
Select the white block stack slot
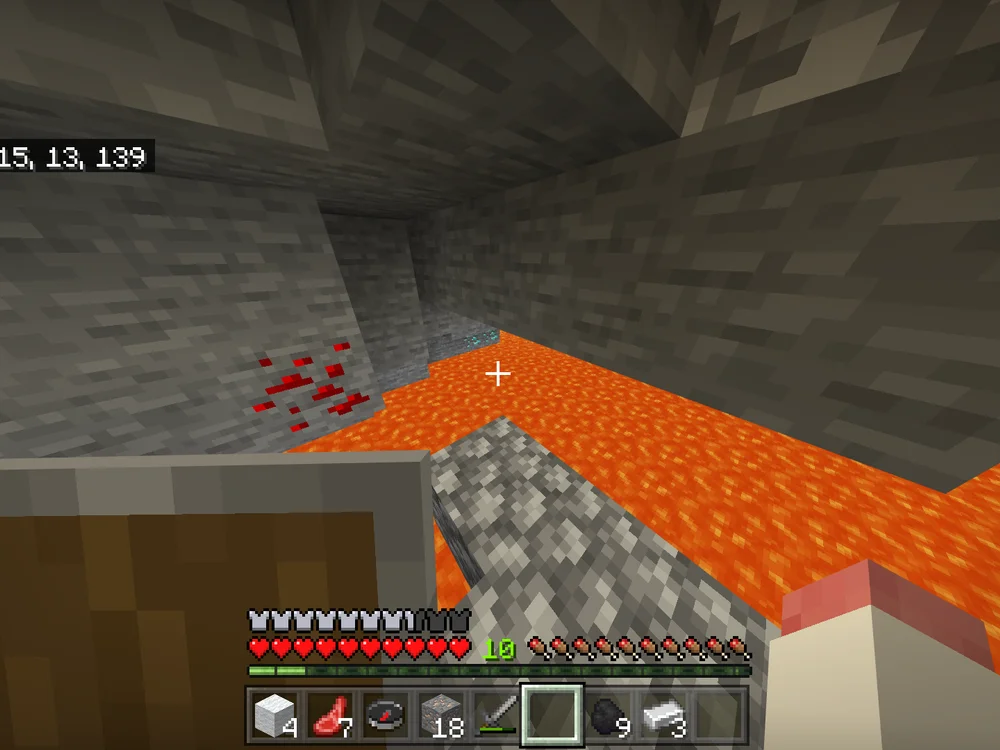[x=273, y=713]
